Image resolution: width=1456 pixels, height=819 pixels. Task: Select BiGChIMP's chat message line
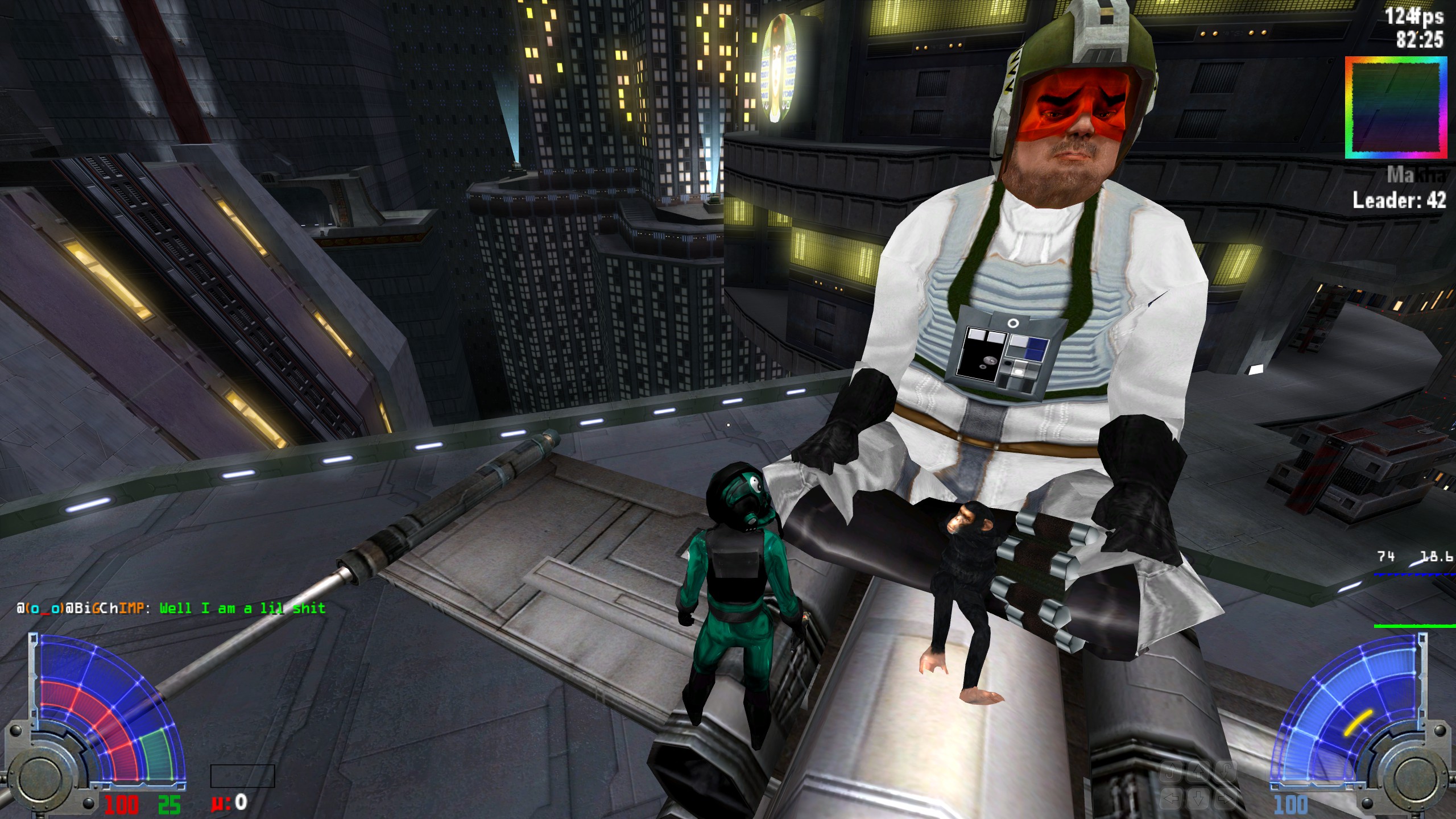pos(171,608)
